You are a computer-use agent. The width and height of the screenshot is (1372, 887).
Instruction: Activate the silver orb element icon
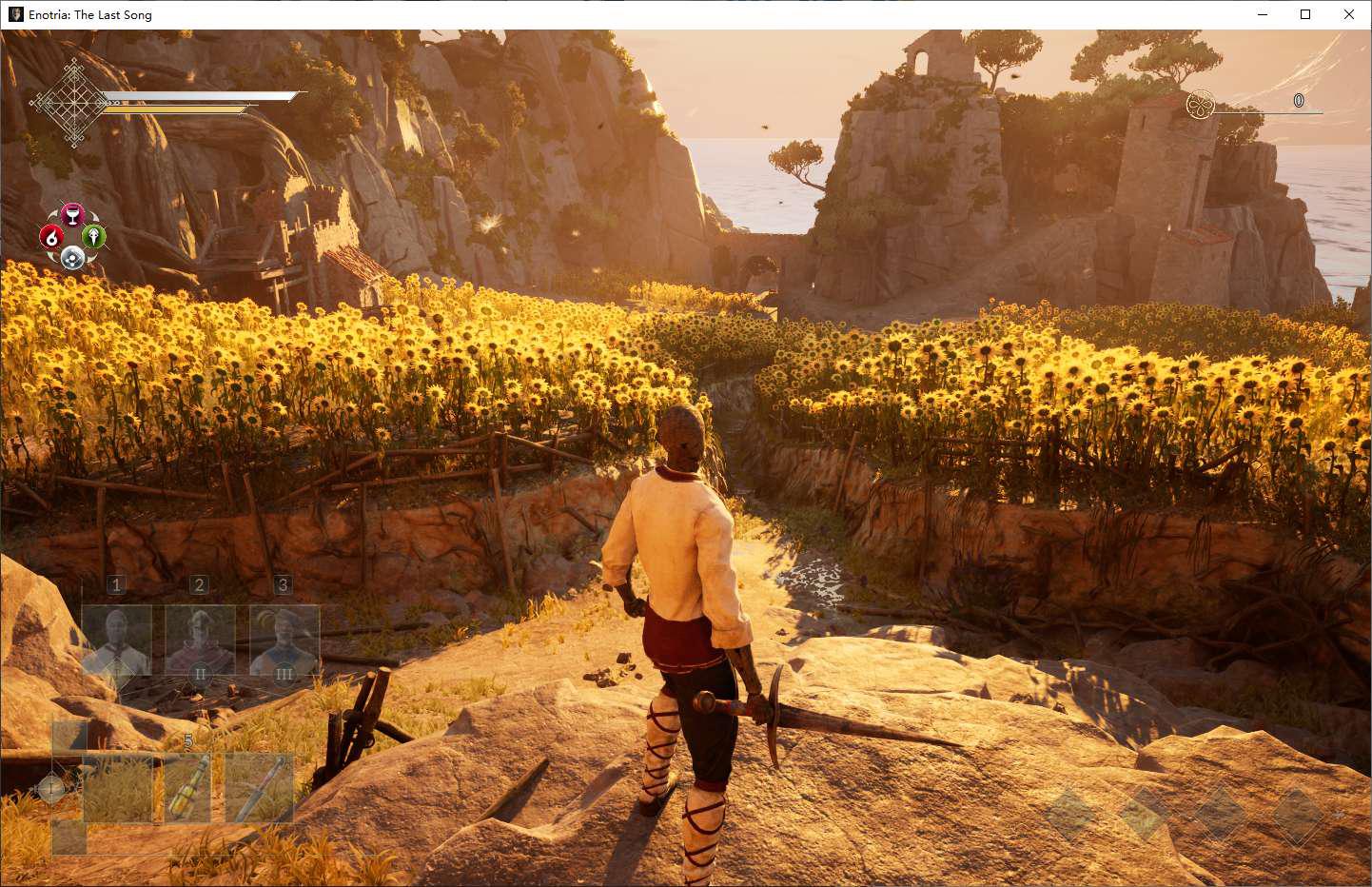click(x=72, y=258)
